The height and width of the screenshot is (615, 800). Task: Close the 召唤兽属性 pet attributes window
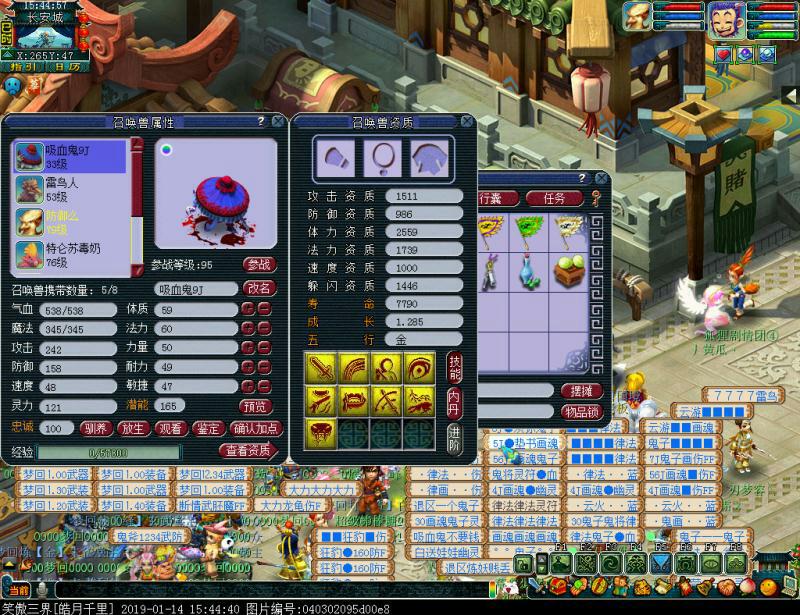(x=276, y=121)
